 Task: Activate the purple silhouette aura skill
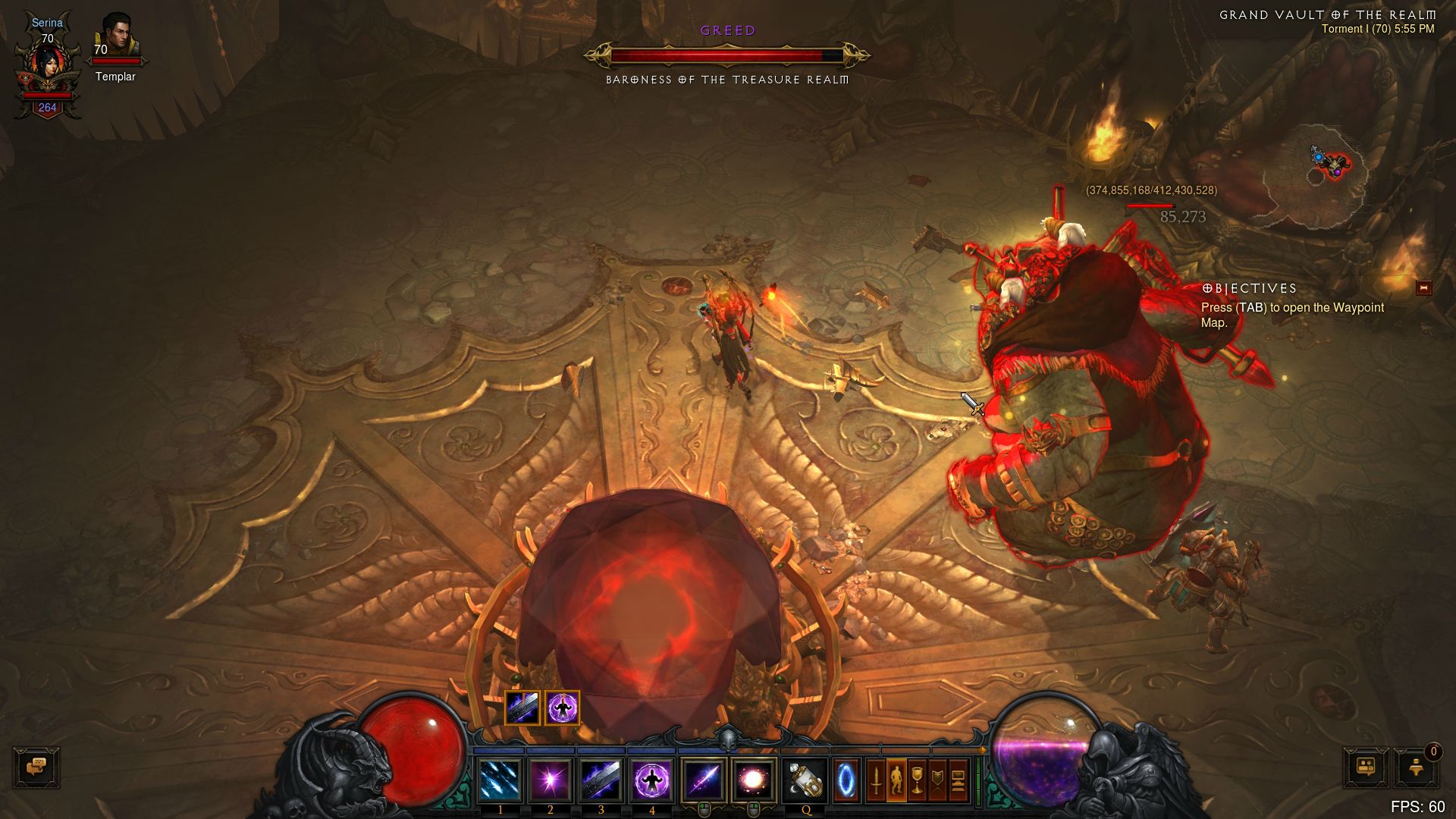(651, 780)
